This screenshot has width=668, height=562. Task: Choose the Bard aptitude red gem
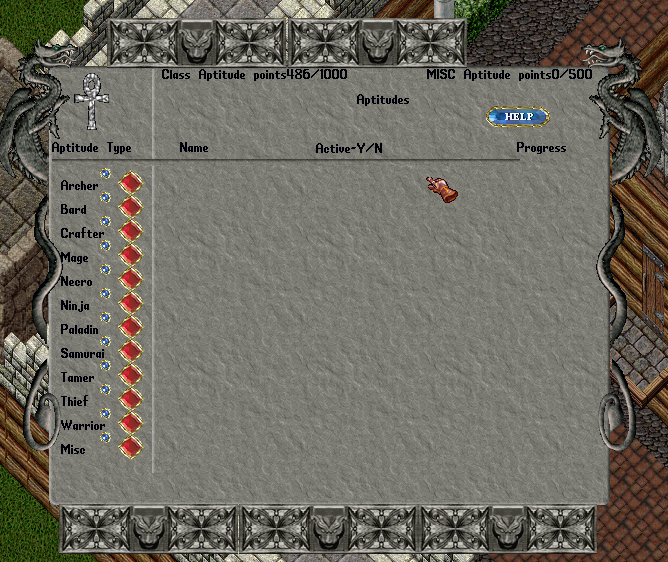[131, 209]
